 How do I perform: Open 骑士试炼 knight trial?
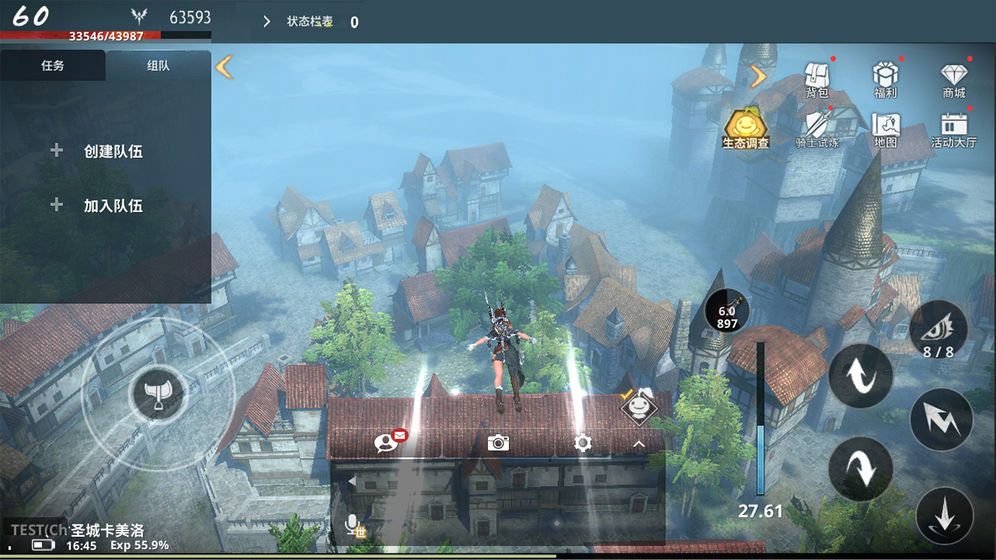817,128
